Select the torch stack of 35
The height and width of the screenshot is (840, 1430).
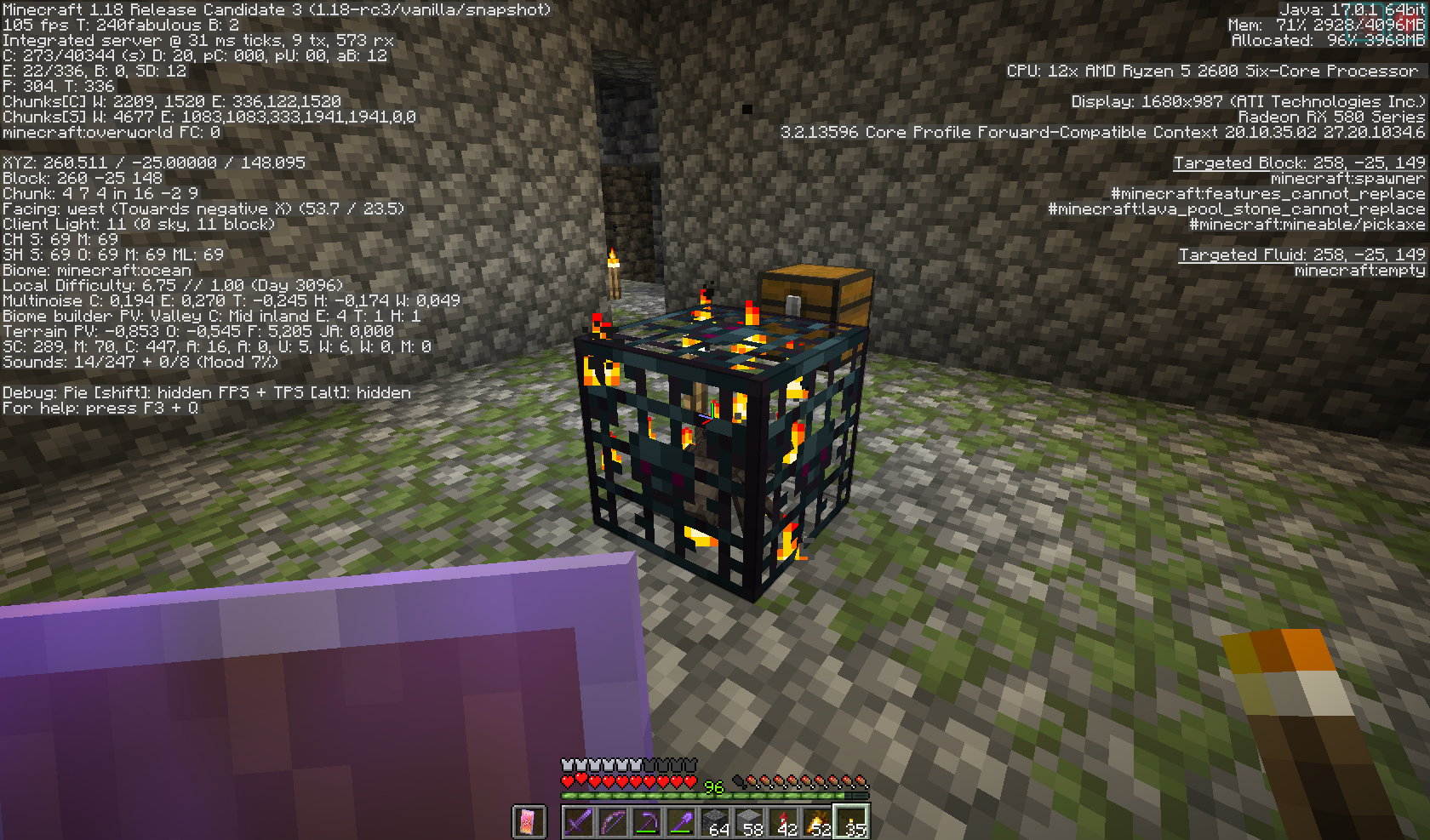tap(851, 822)
